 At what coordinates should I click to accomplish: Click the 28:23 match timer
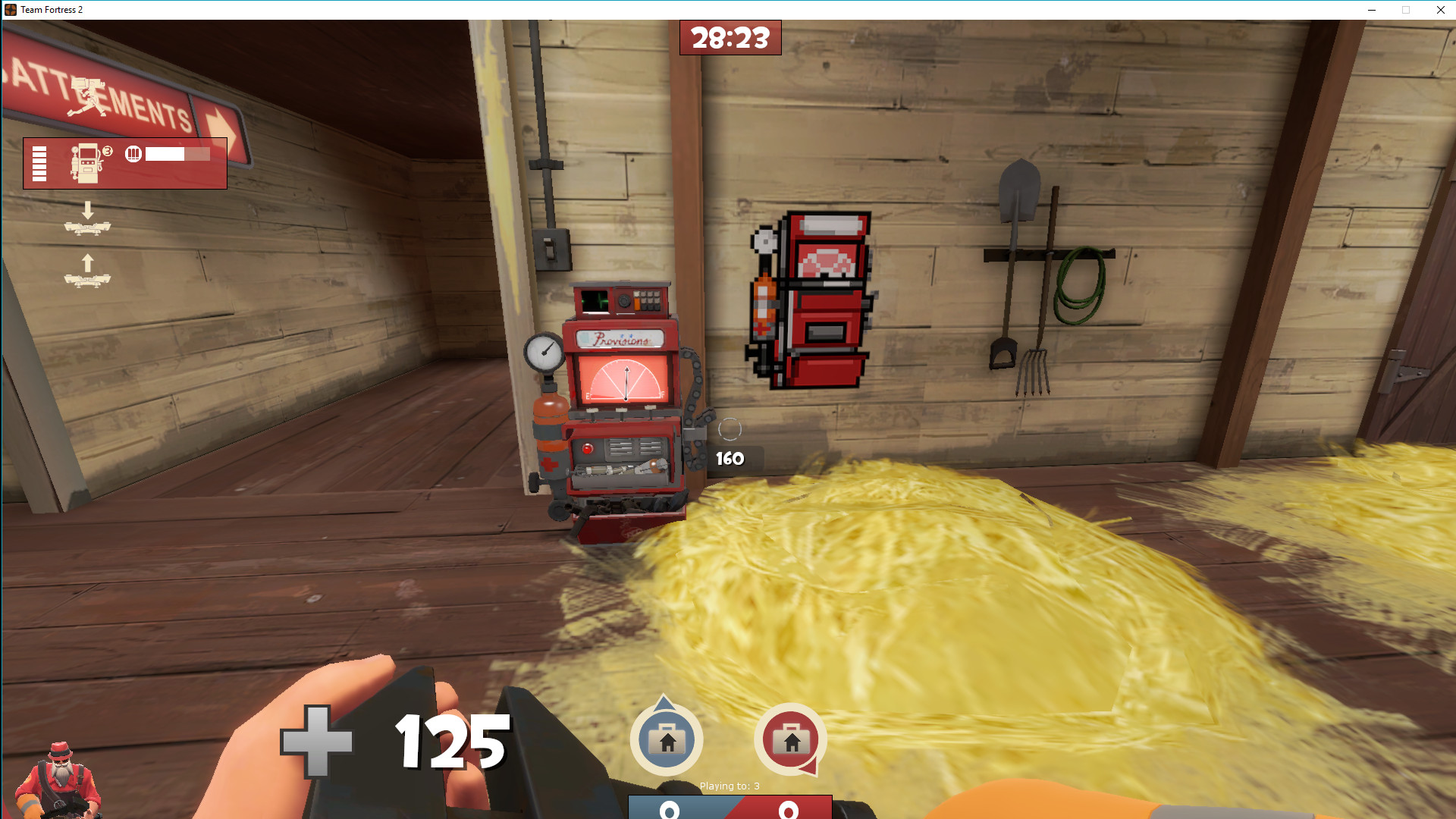730,37
